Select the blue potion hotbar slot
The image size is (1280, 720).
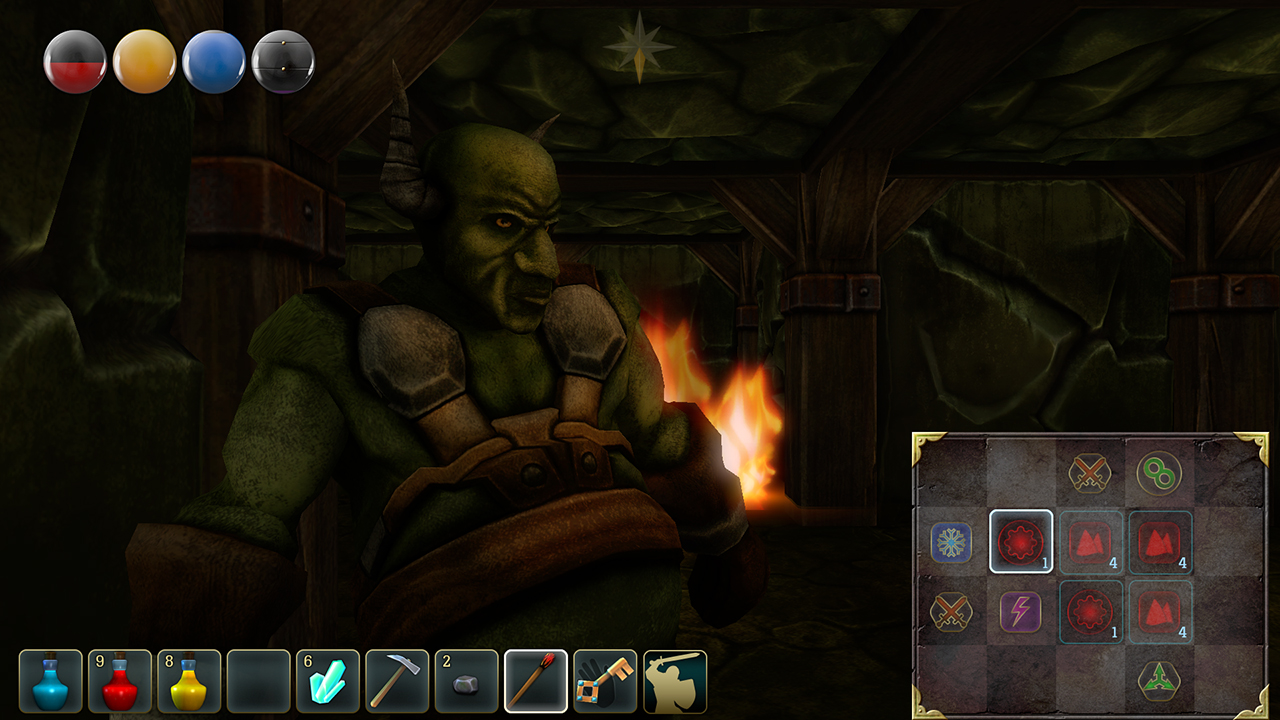click(x=51, y=682)
